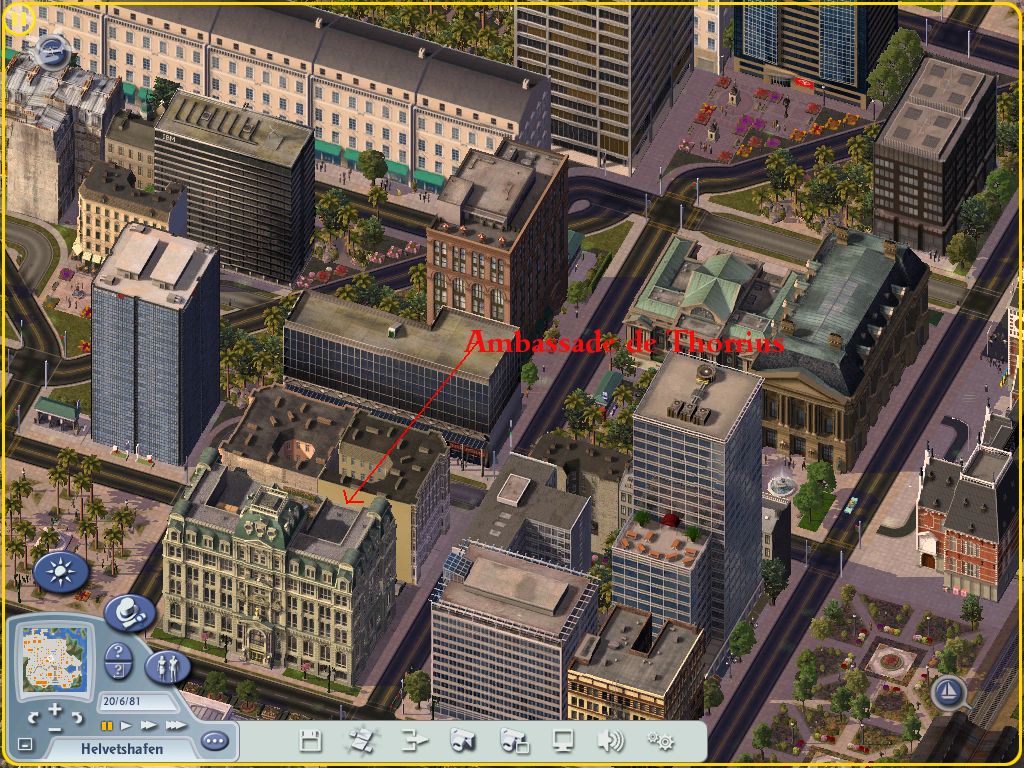Exit to region using the arrow icon
This screenshot has width=1024, height=768.
click(414, 741)
